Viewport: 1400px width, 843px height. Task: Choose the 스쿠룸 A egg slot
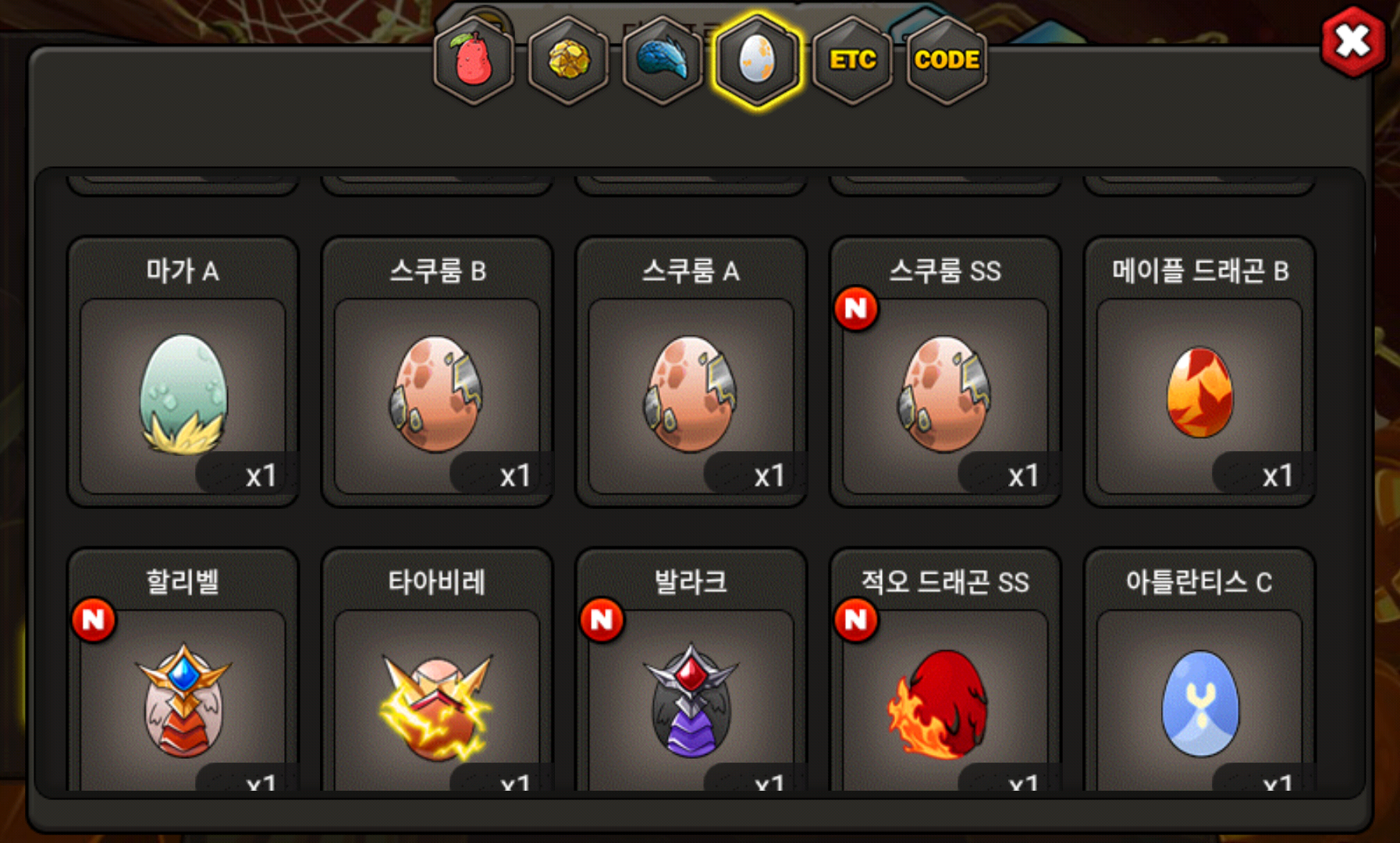(x=691, y=394)
